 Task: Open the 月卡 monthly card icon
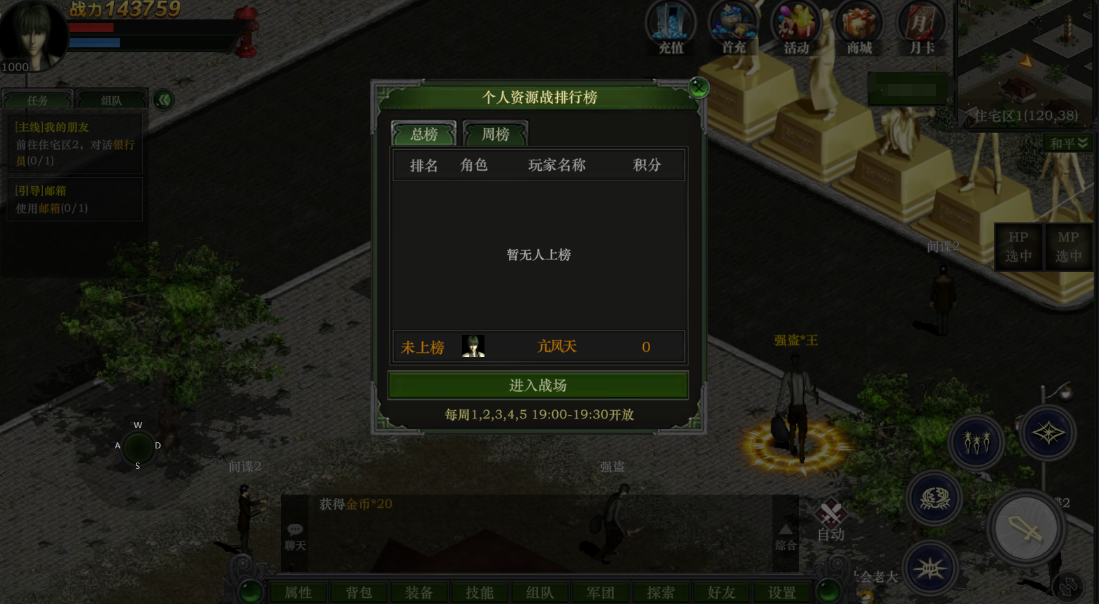click(x=922, y=28)
